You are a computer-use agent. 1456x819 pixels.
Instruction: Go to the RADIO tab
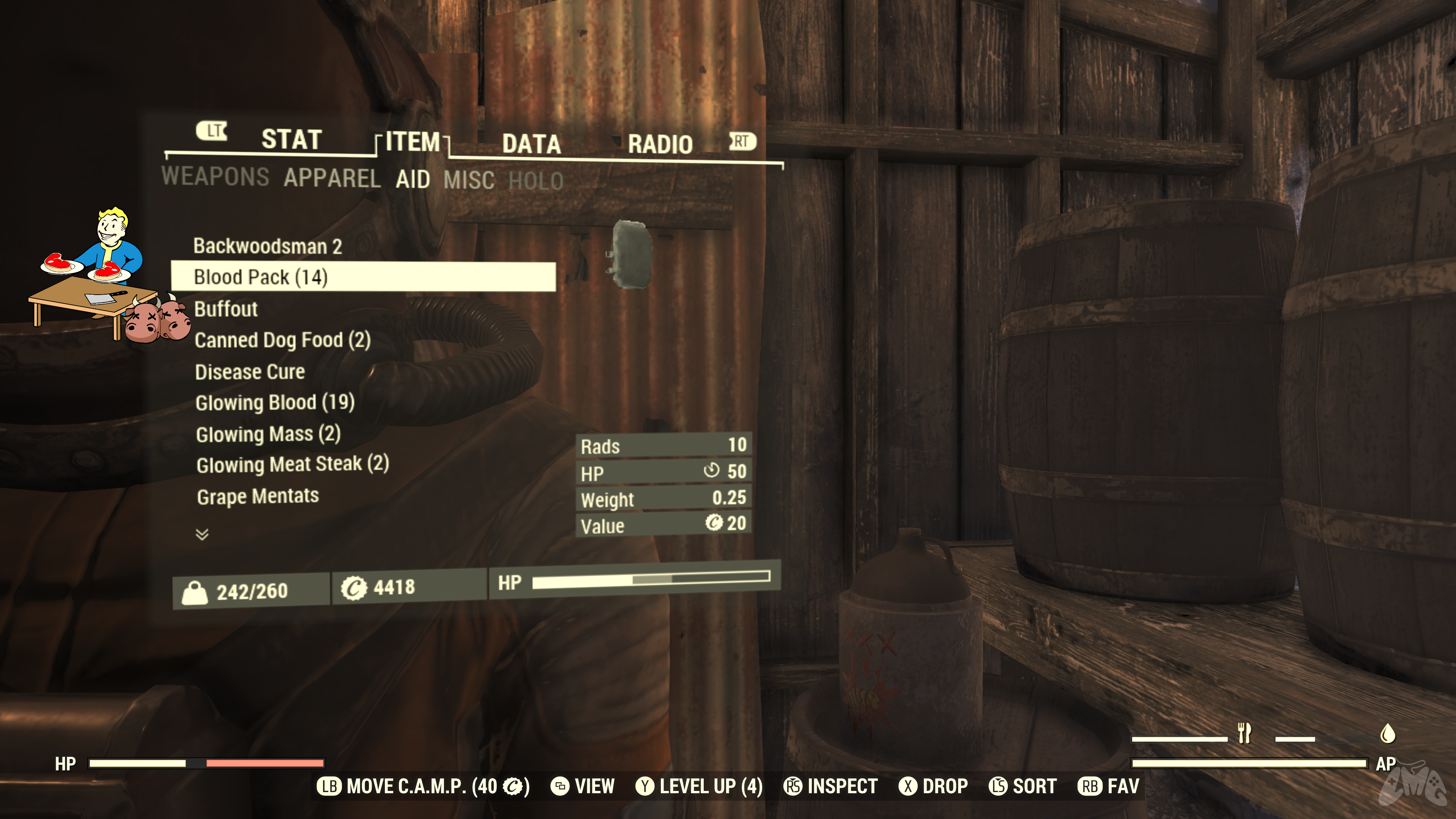click(x=660, y=144)
